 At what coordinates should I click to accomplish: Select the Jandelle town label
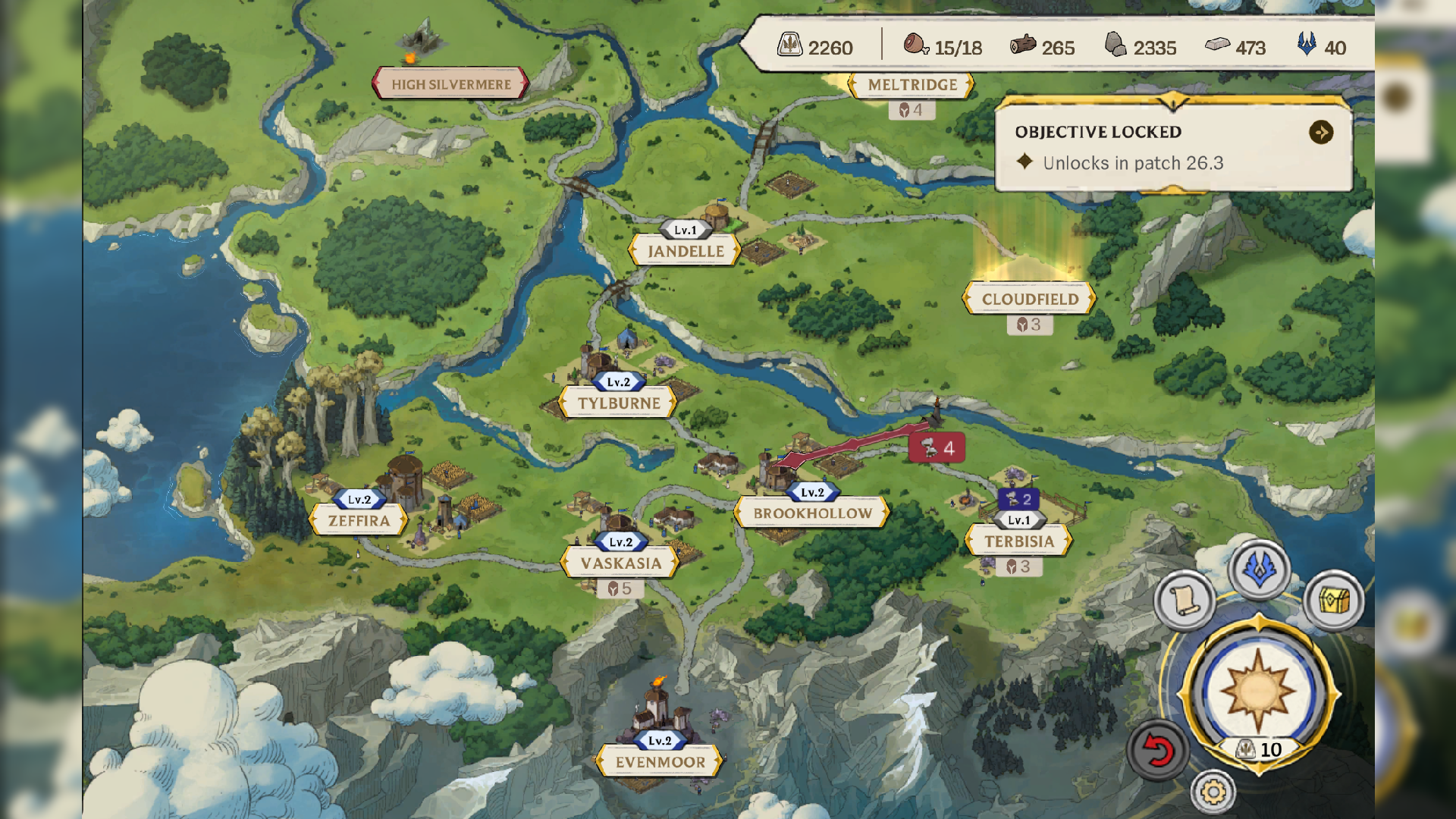(x=685, y=251)
